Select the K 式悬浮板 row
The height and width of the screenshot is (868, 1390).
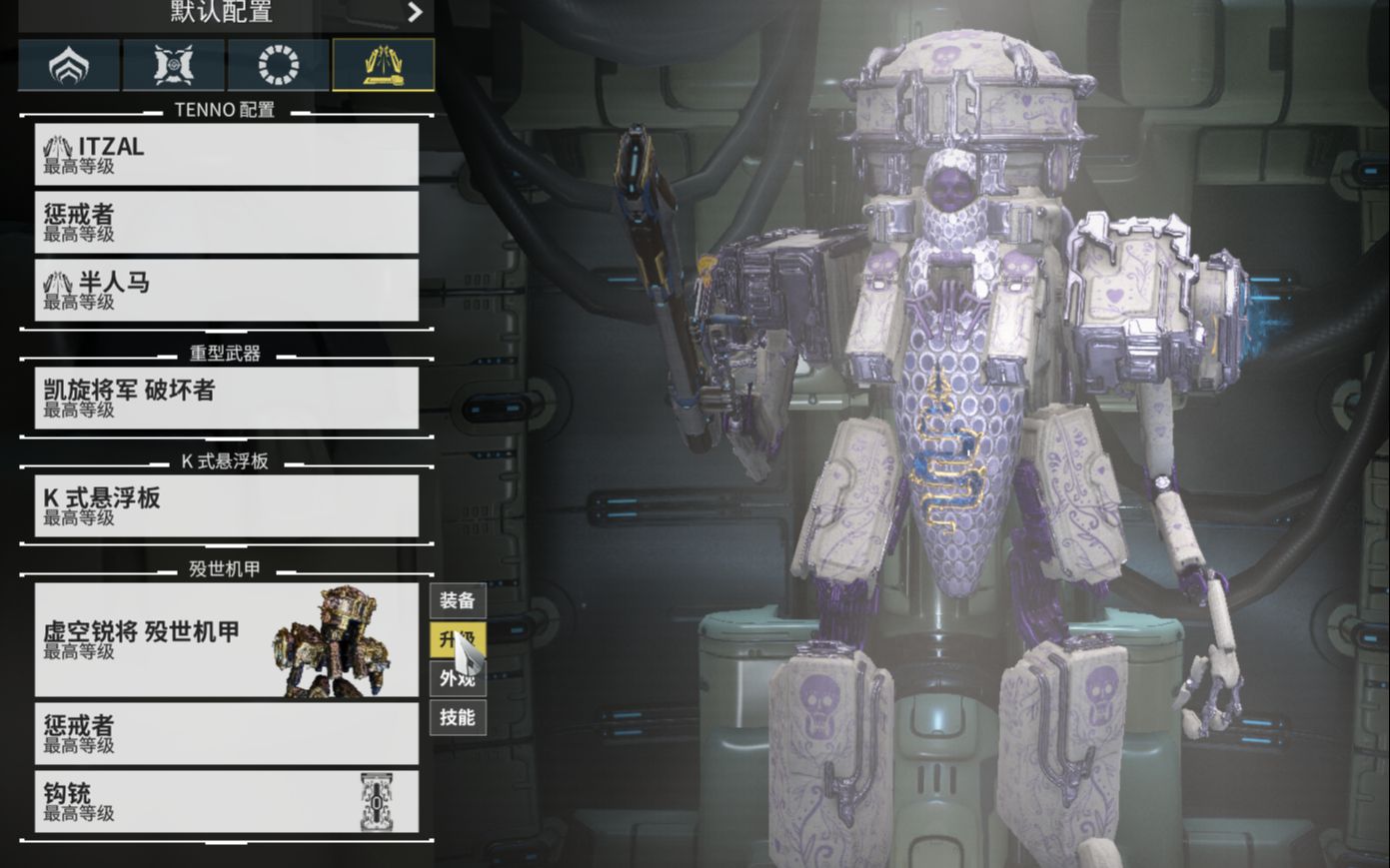click(226, 505)
